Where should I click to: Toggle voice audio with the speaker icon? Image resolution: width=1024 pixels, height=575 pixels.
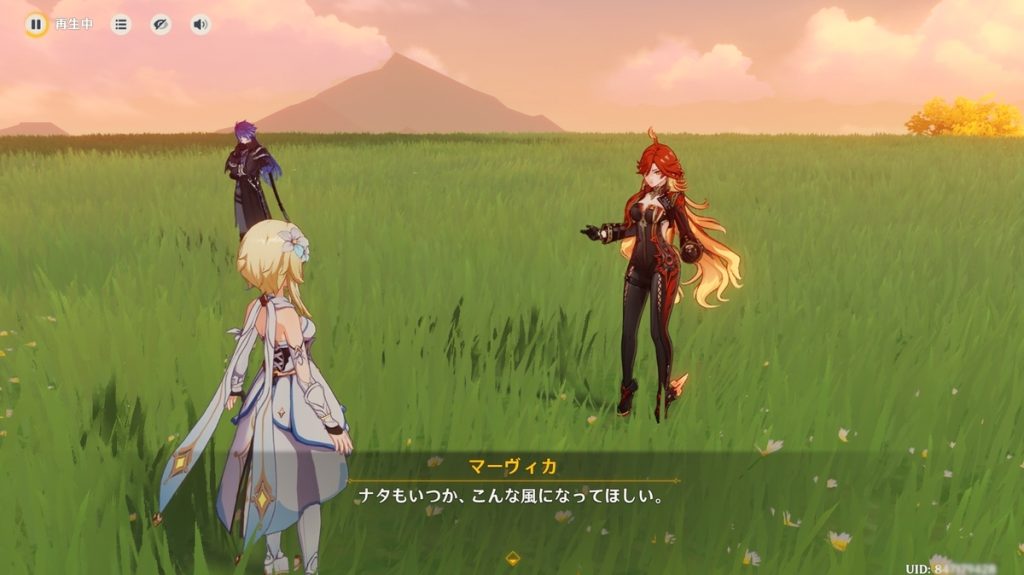[x=201, y=24]
